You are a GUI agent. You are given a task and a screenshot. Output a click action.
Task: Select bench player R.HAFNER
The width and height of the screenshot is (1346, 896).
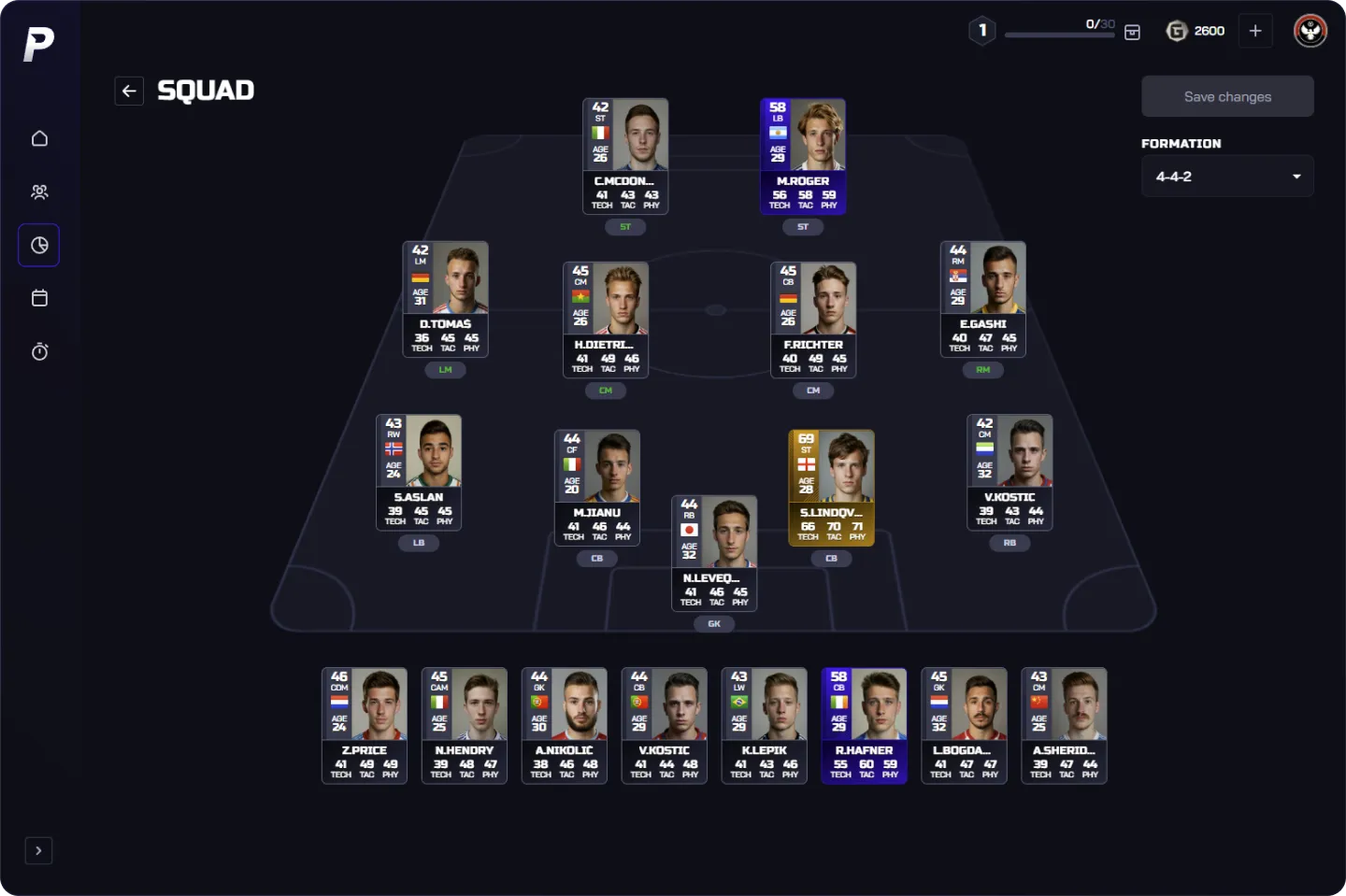(864, 725)
